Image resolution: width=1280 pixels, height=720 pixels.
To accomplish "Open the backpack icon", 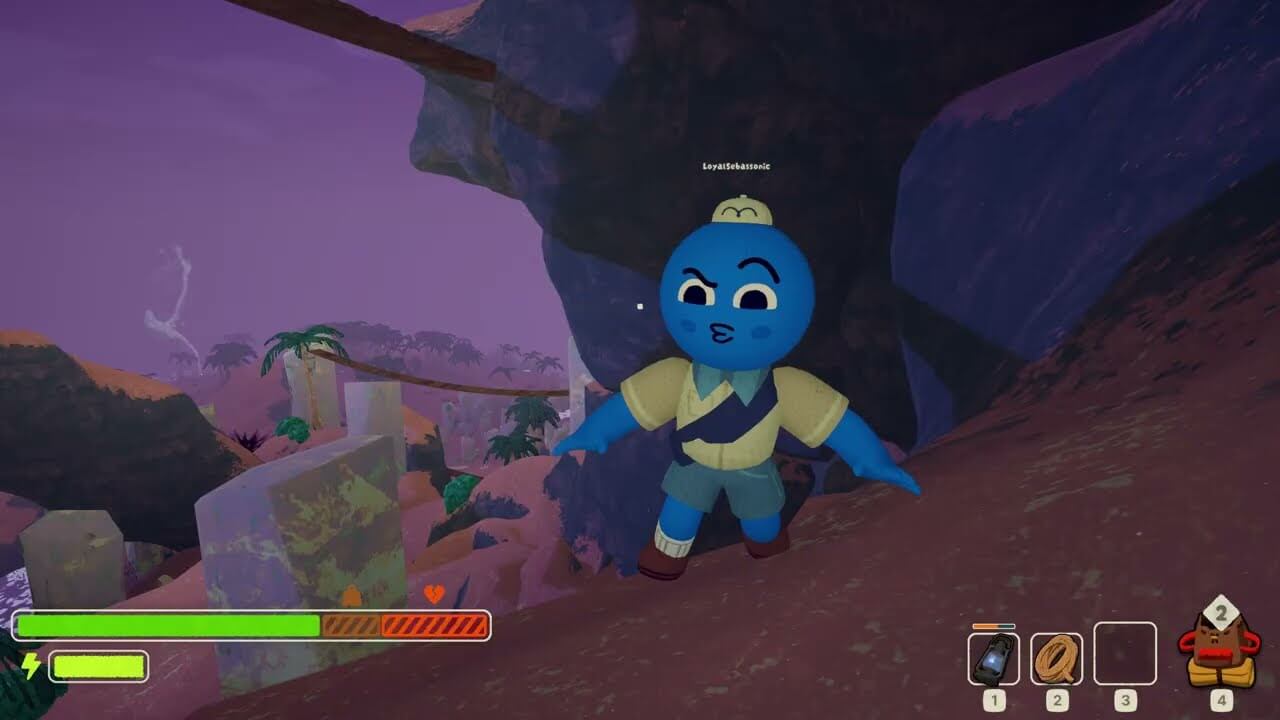I will 1220,650.
